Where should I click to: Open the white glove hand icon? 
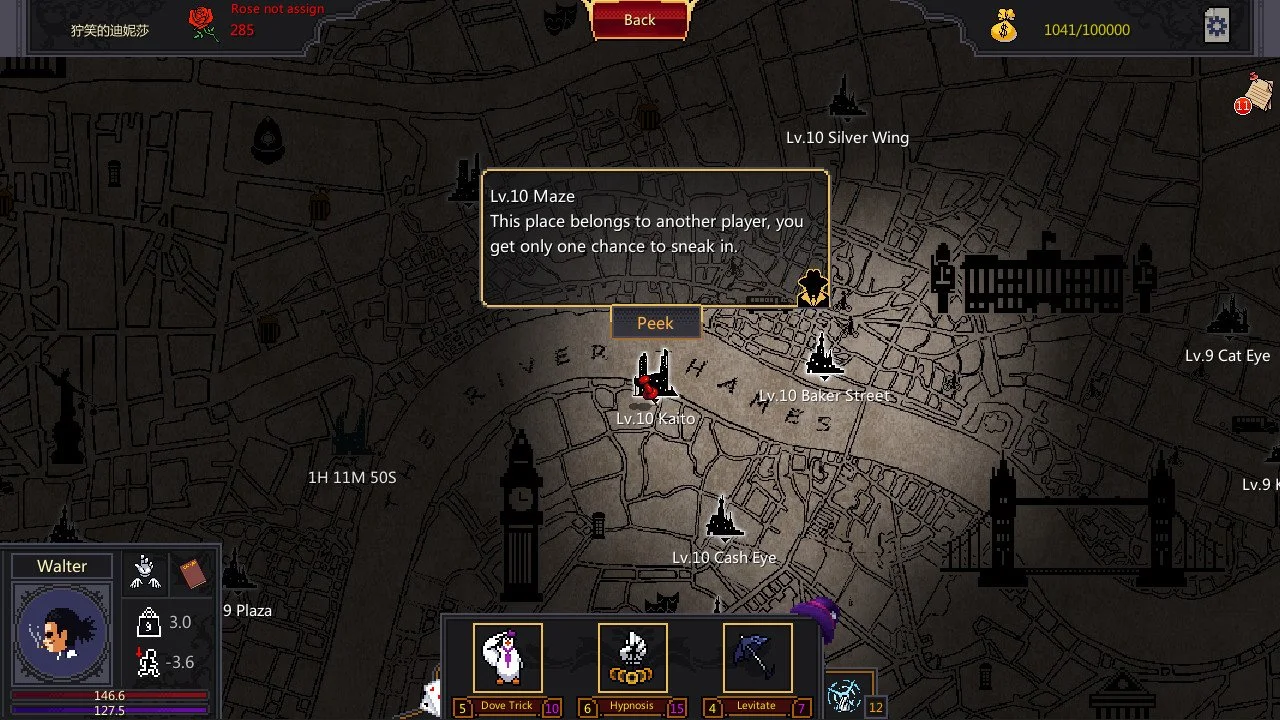tap(145, 572)
